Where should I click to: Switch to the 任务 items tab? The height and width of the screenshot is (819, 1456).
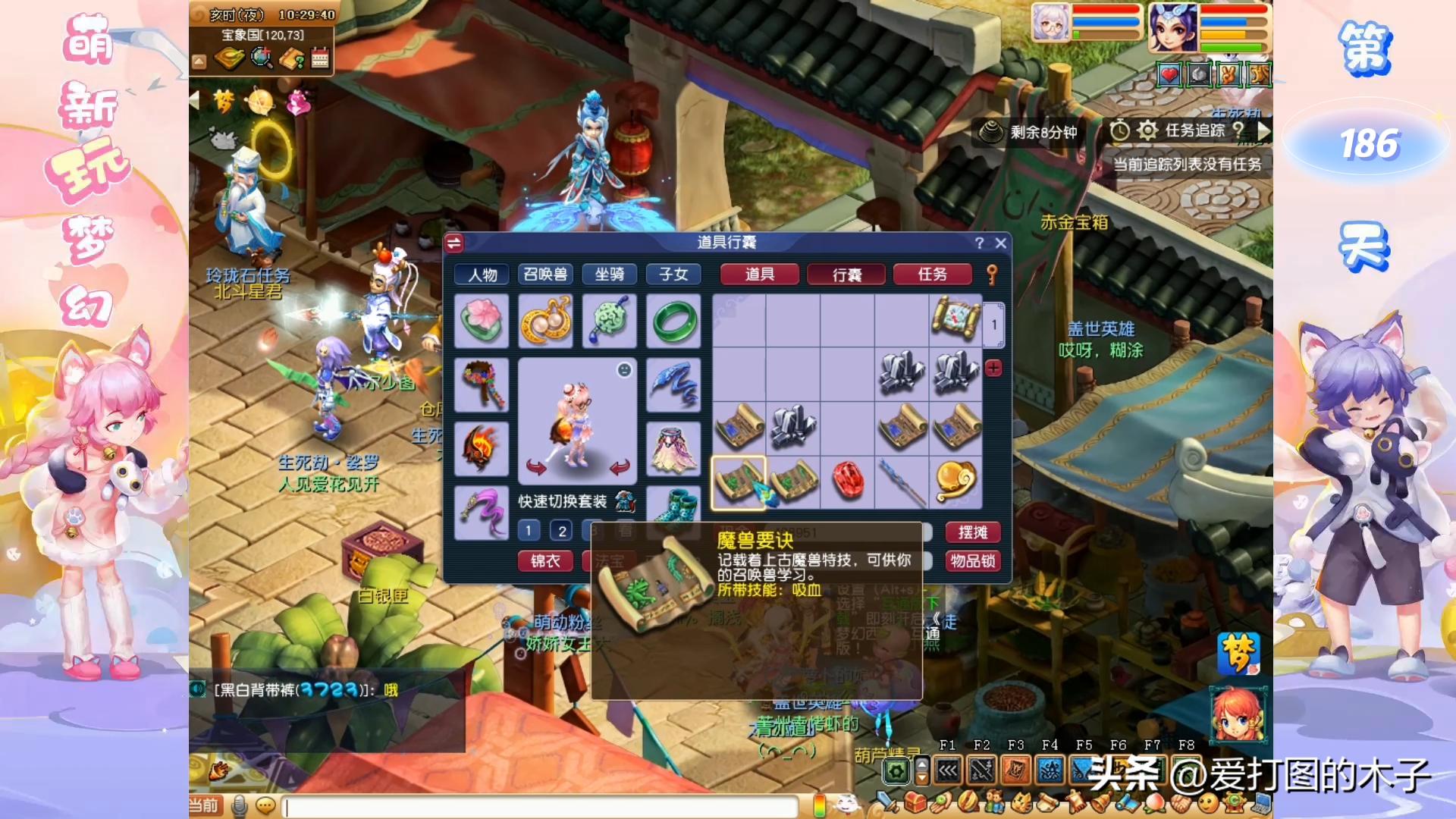pyautogui.click(x=932, y=274)
